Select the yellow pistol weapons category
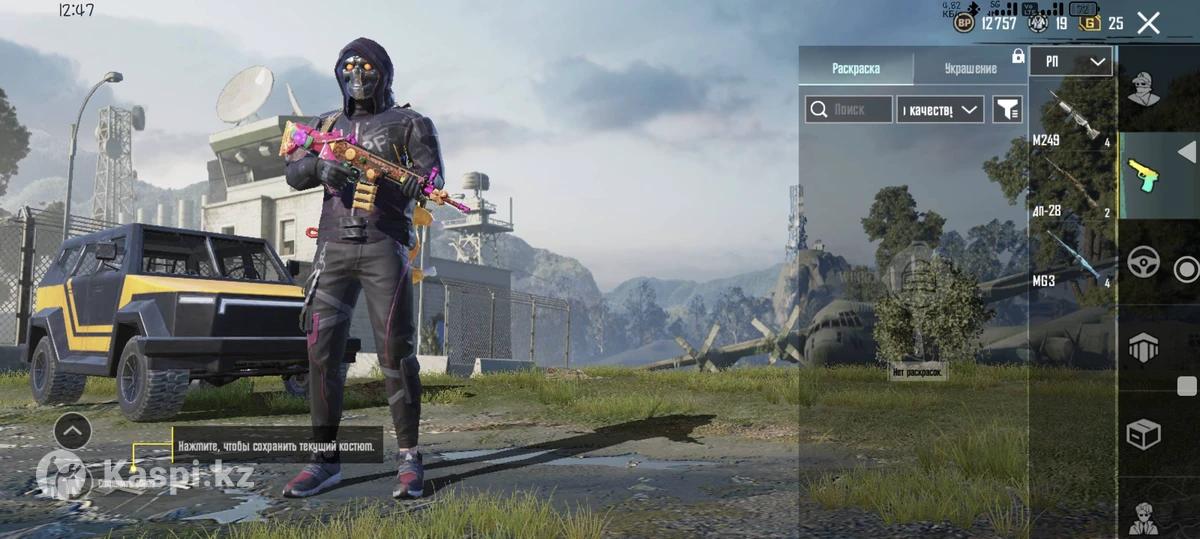This screenshot has height=539, width=1200. [1144, 177]
